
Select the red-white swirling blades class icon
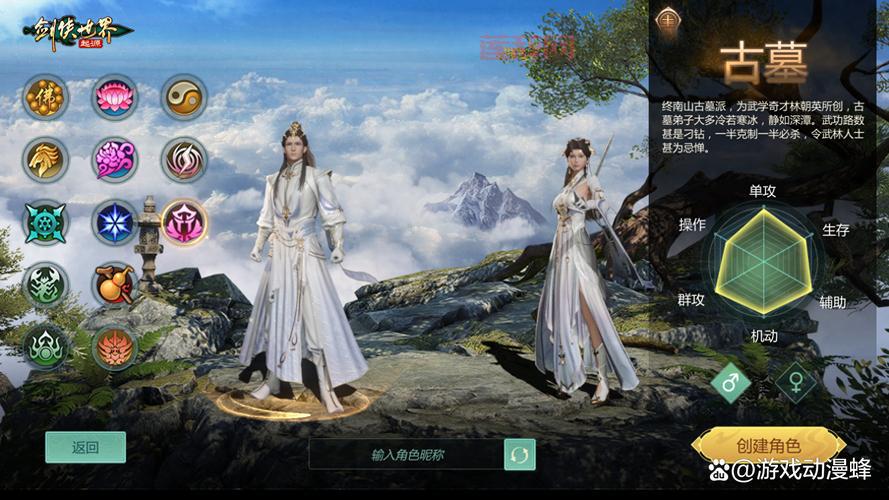(184, 159)
